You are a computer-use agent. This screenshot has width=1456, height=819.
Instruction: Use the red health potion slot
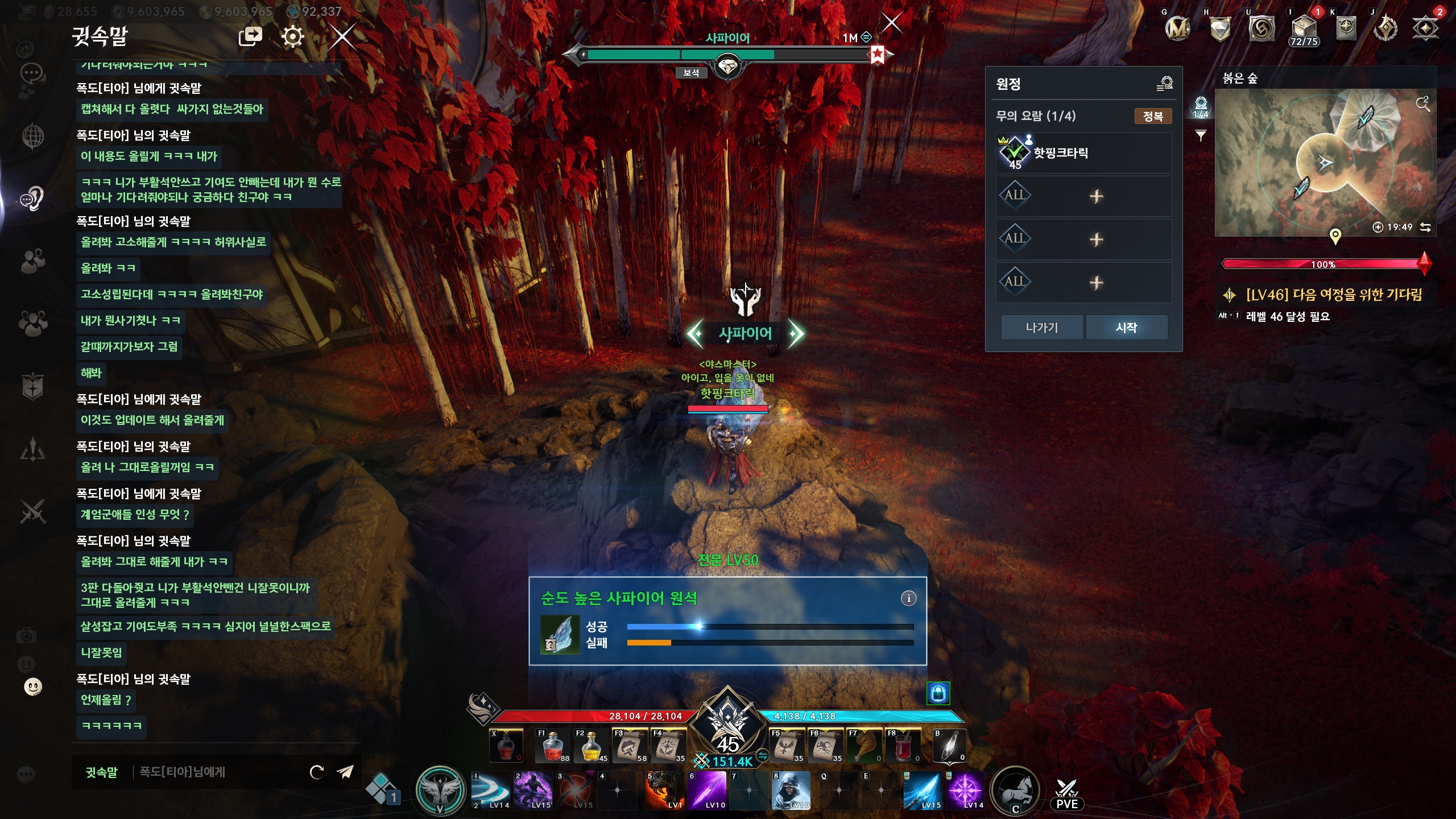click(552, 746)
